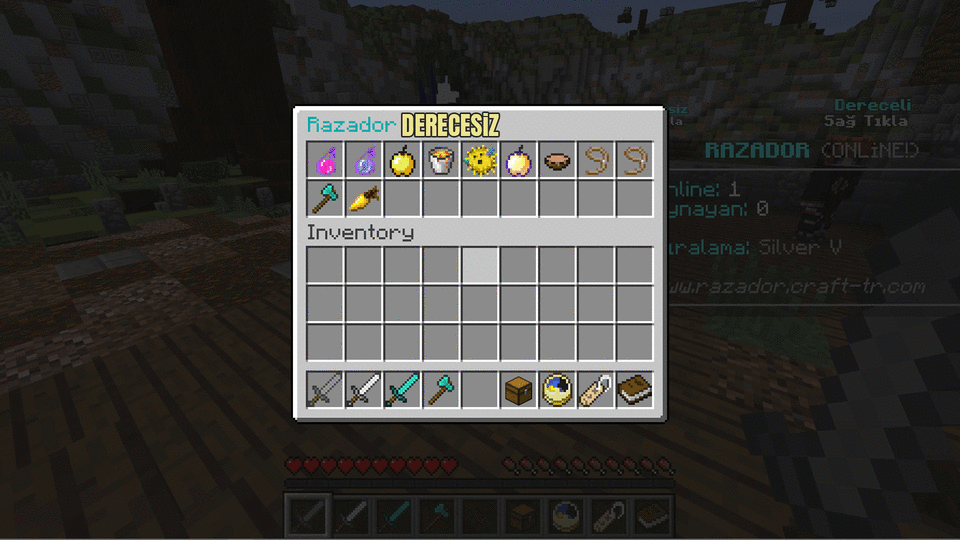
Task: Pick up the name tag in the inventory window
Action: click(x=596, y=389)
